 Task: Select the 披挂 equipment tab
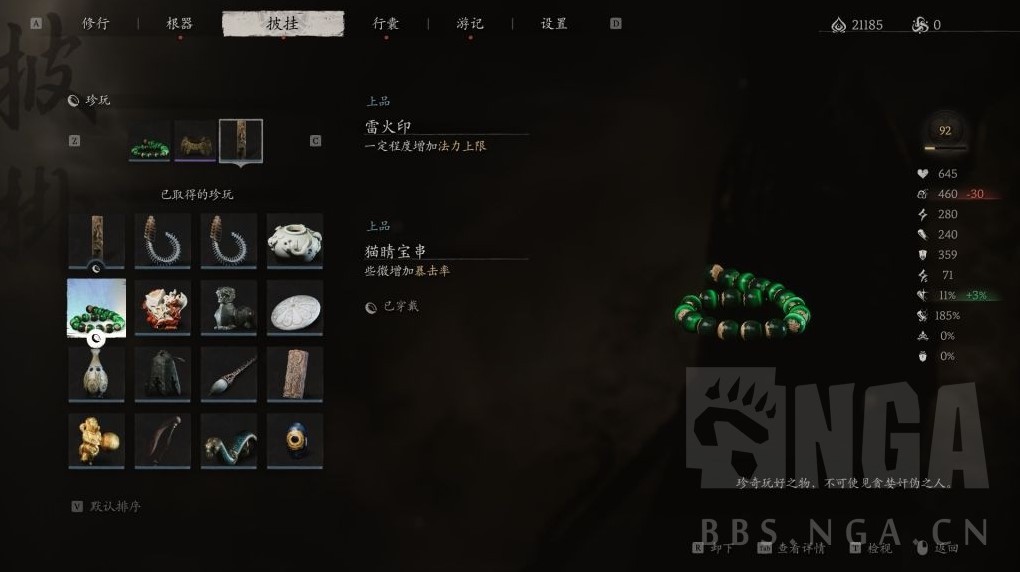pyautogui.click(x=283, y=23)
